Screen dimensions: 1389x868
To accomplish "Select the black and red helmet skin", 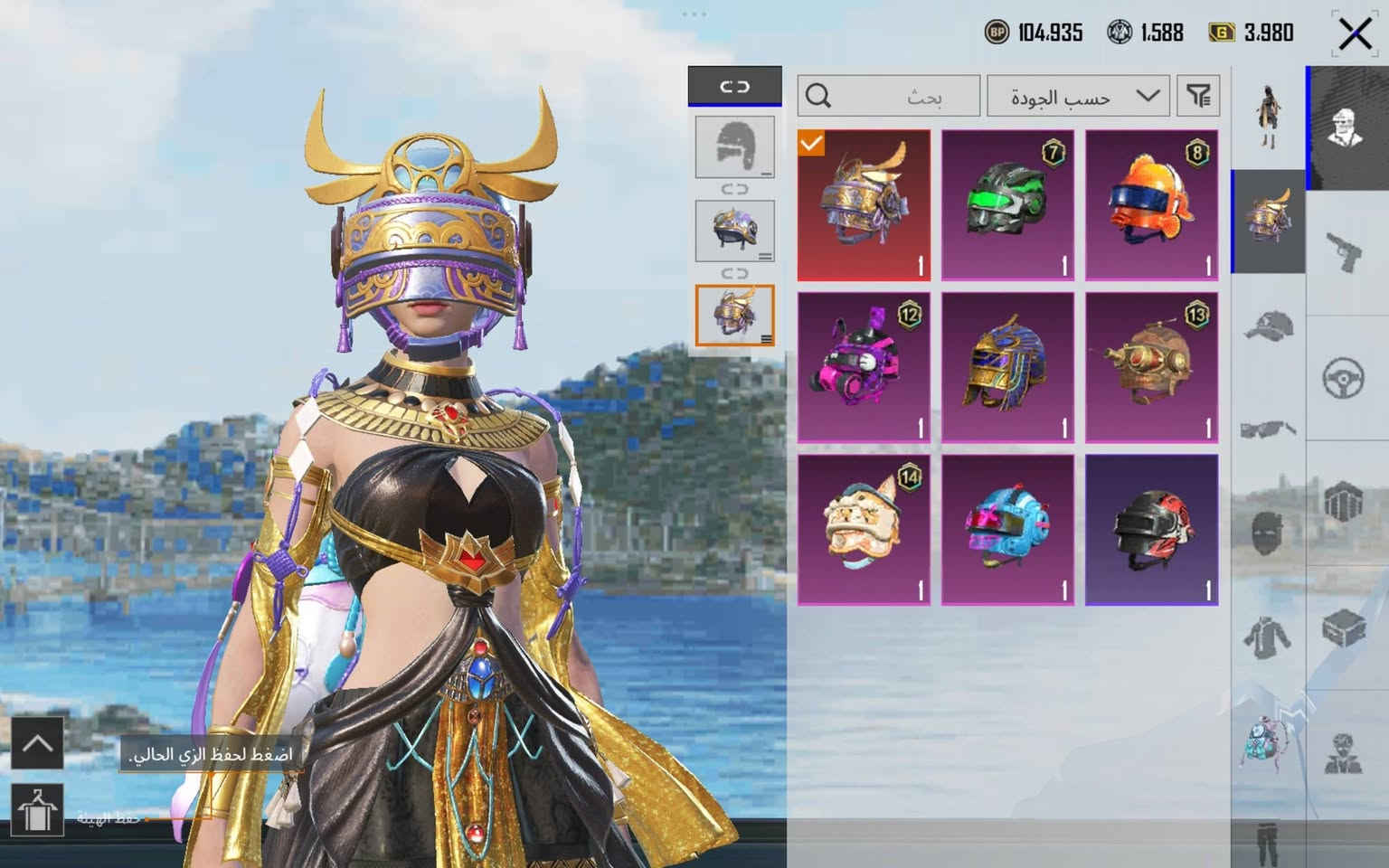I will 1151,530.
